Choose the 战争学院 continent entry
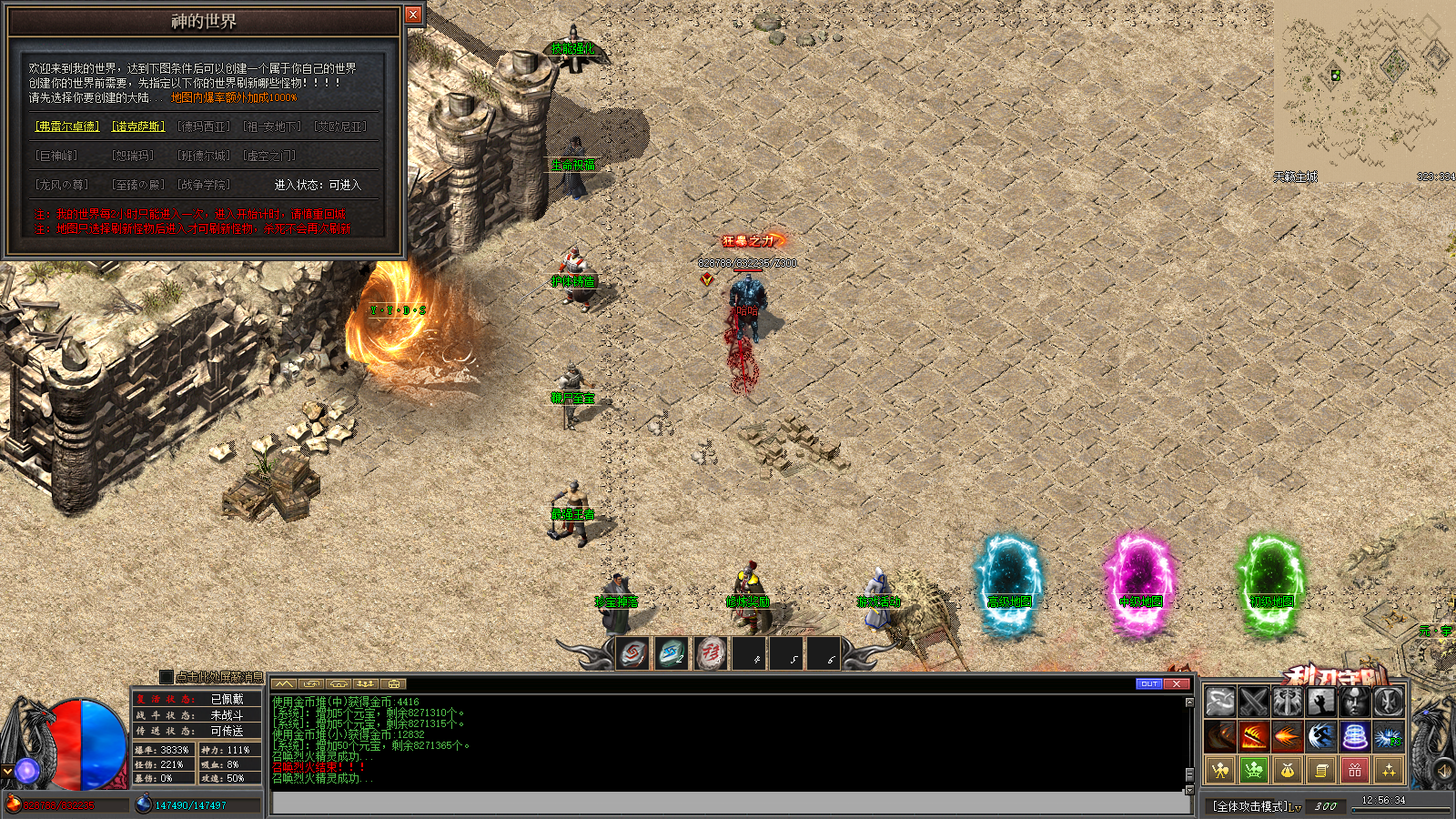Viewport: 1456px width, 819px height. click(x=204, y=185)
